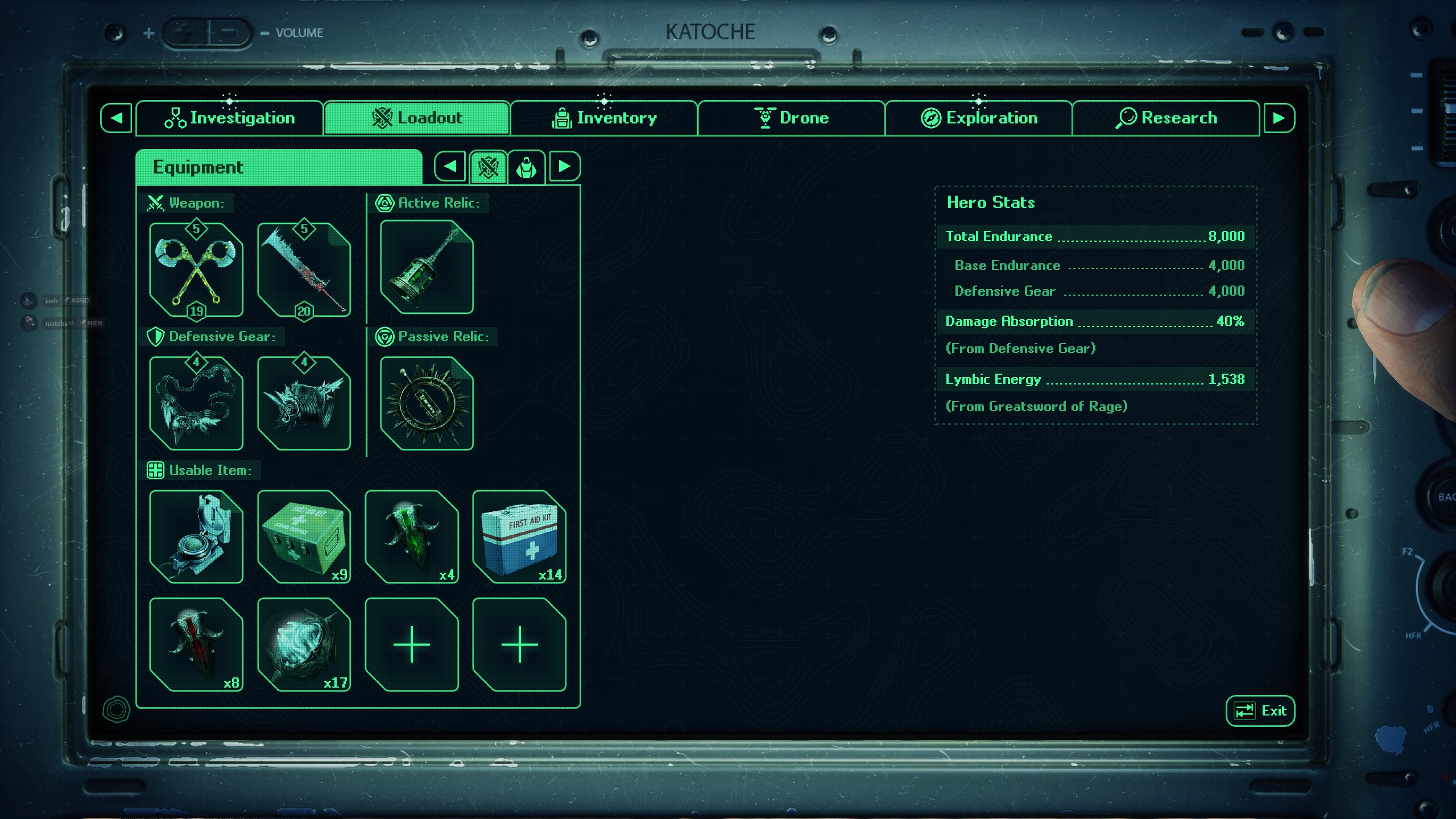Image resolution: width=1456 pixels, height=819 pixels.
Task: Click the Loadout tab
Action: pyautogui.click(x=417, y=118)
